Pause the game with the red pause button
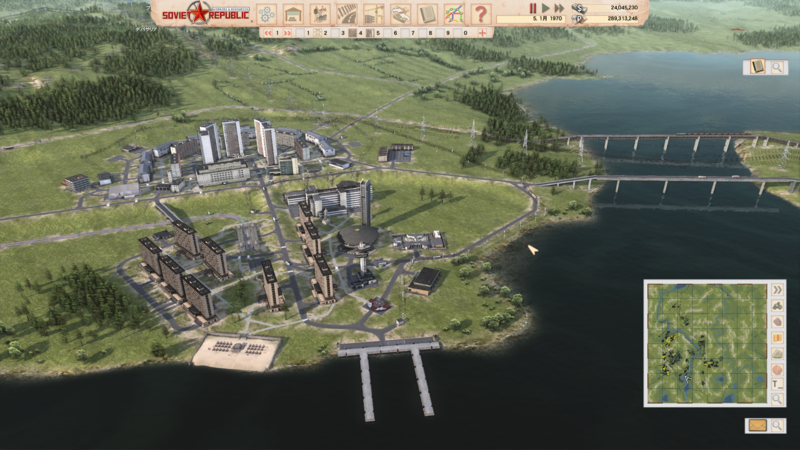 [532, 8]
